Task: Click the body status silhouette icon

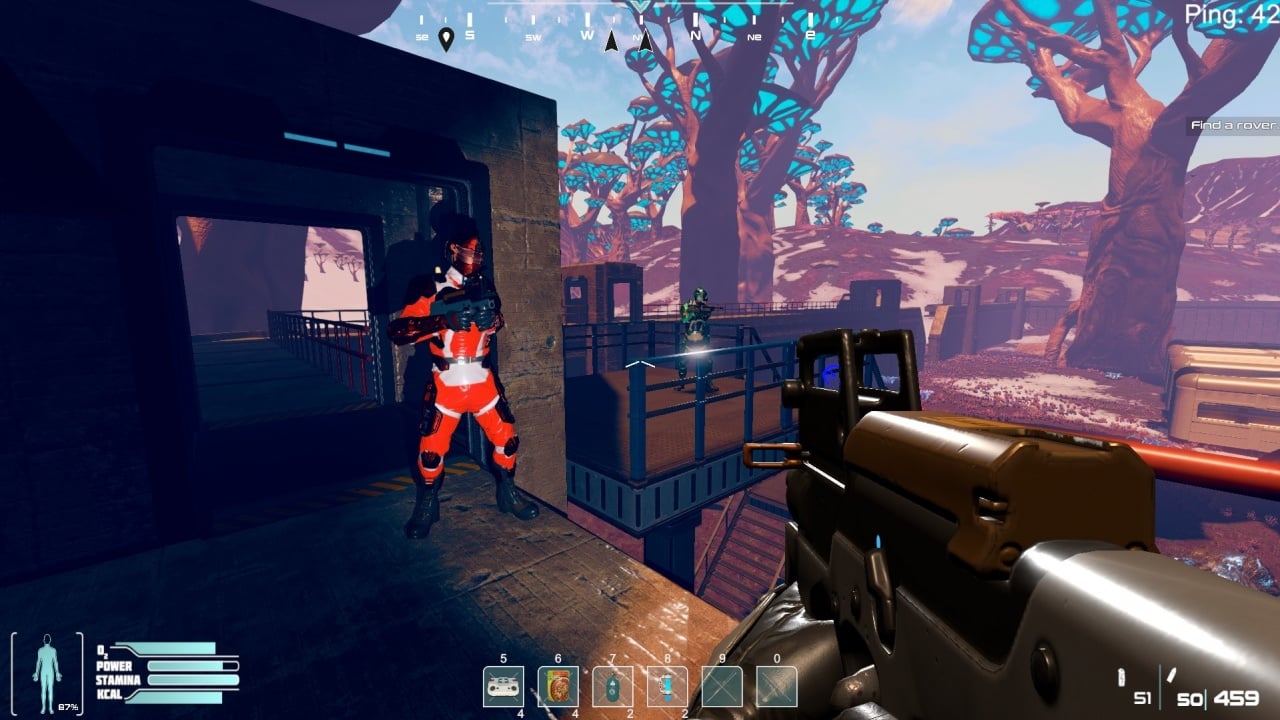Action: point(47,672)
